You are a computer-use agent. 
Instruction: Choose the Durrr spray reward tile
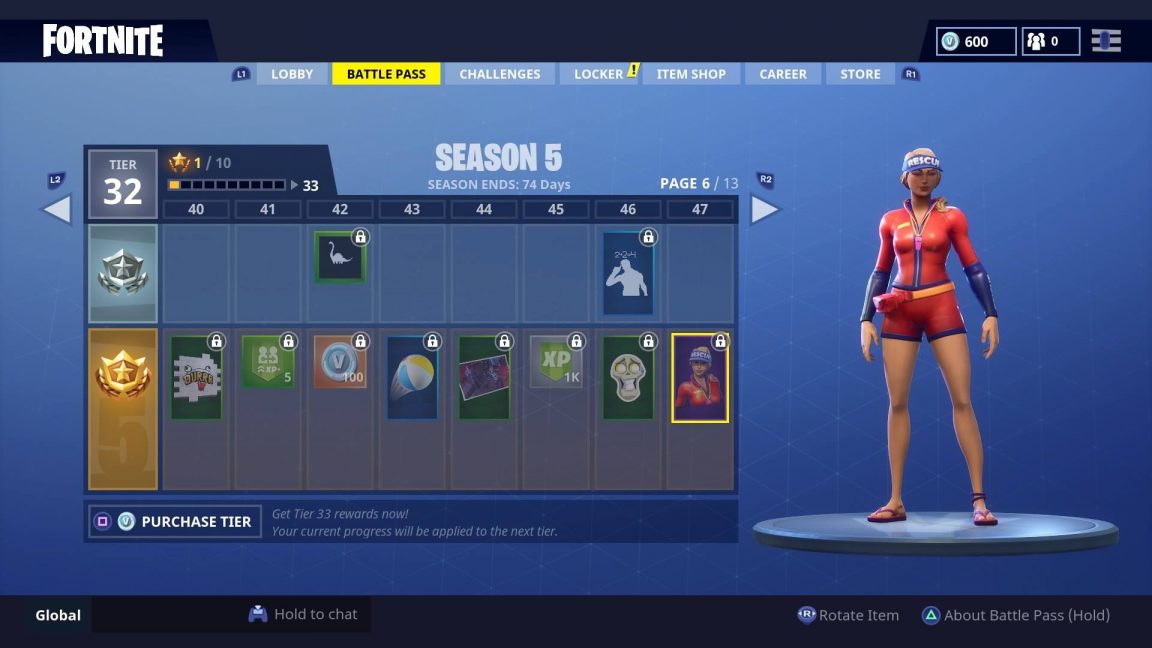click(196, 377)
